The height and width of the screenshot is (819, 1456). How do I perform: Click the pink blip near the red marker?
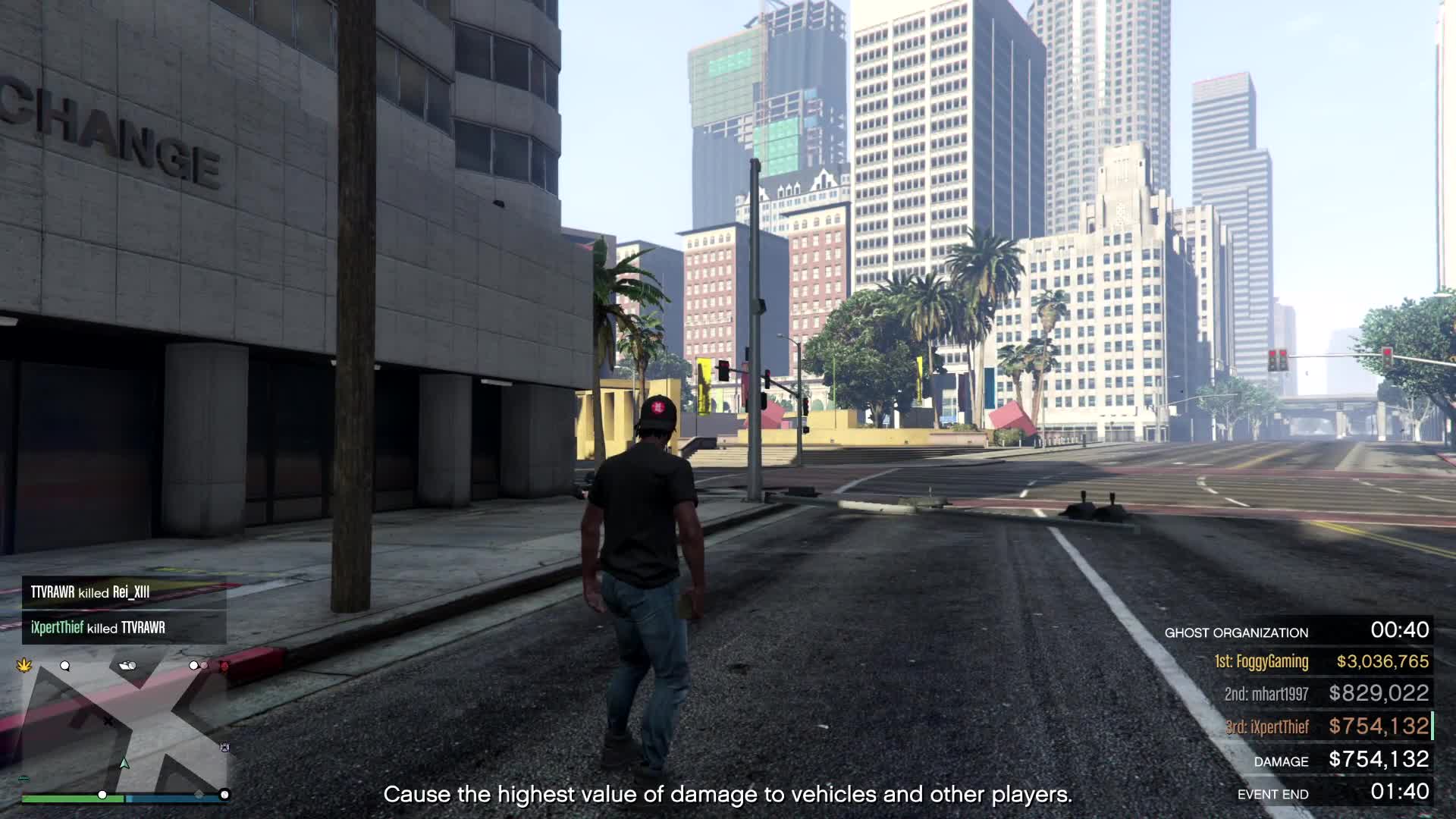[x=204, y=666]
